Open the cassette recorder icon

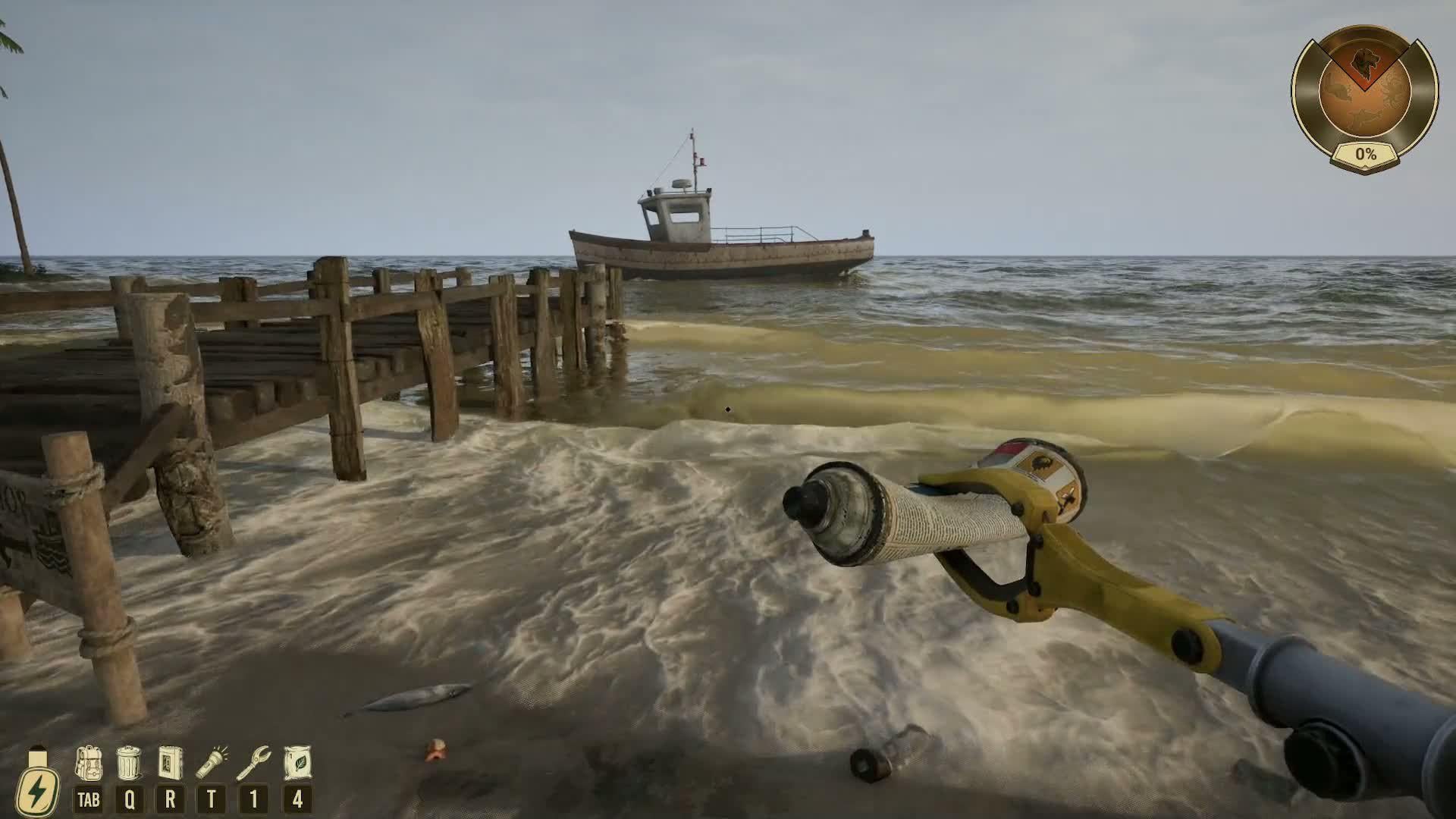170,763
